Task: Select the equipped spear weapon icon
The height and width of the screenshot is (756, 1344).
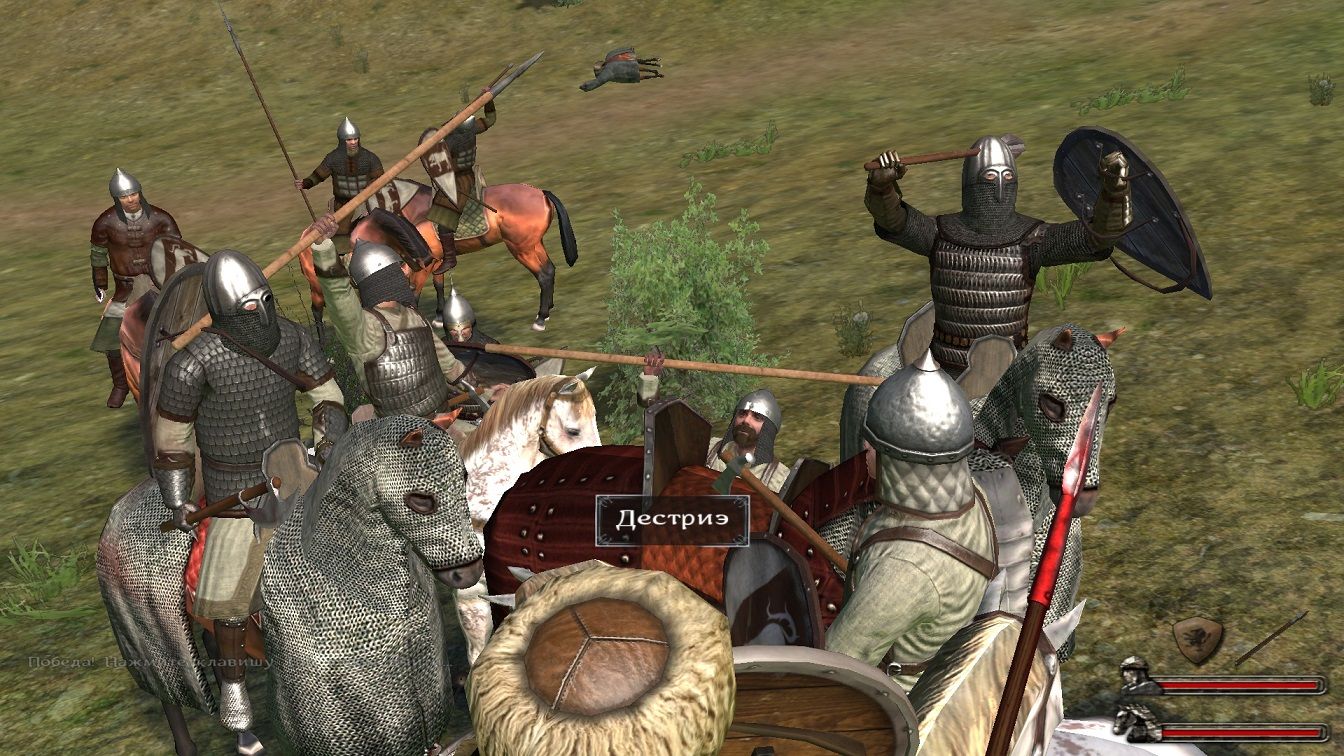Action: click(1270, 639)
